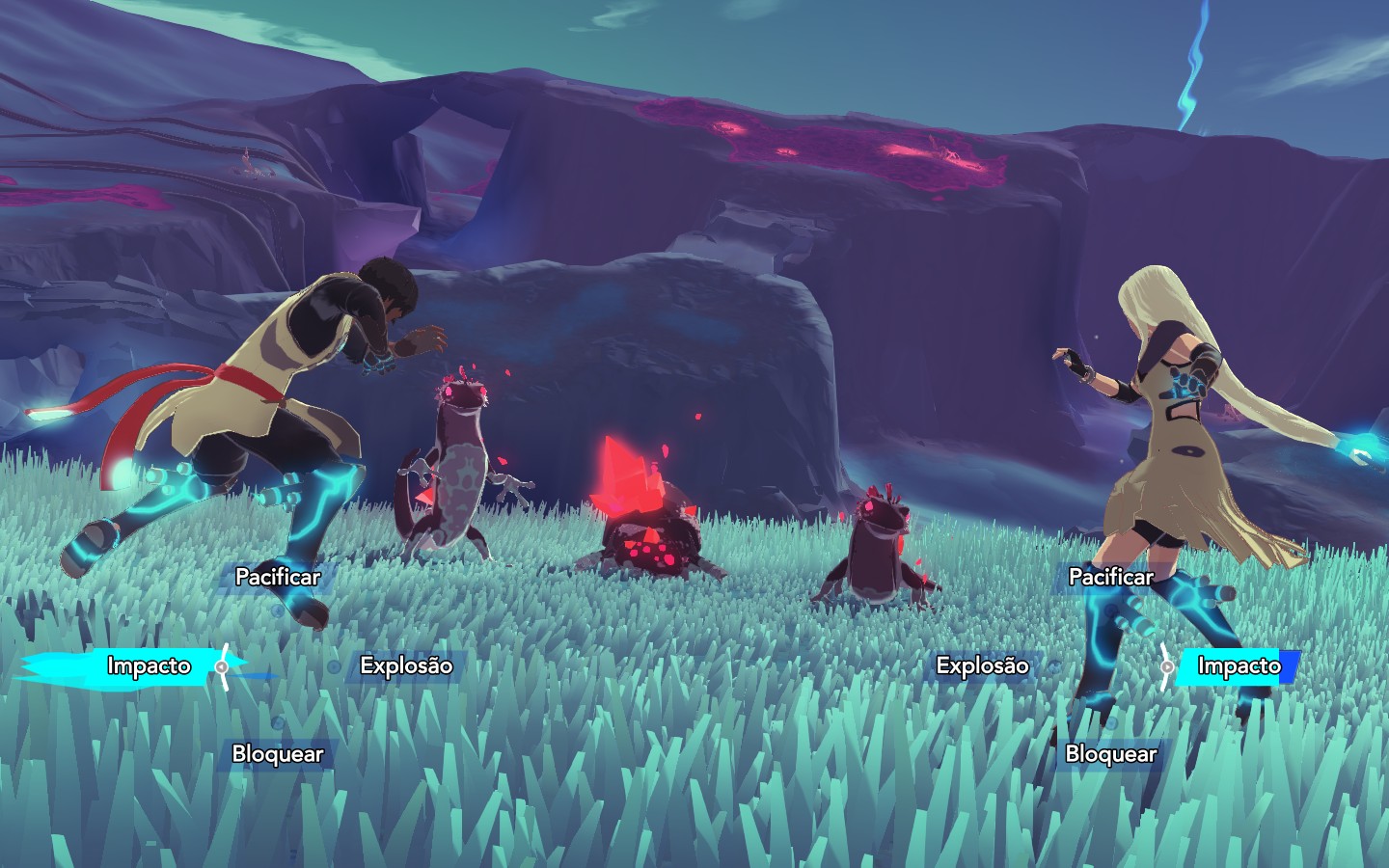Image resolution: width=1389 pixels, height=868 pixels.
Task: Choose Explosão on Yu's action wheel
Action: (x=983, y=665)
